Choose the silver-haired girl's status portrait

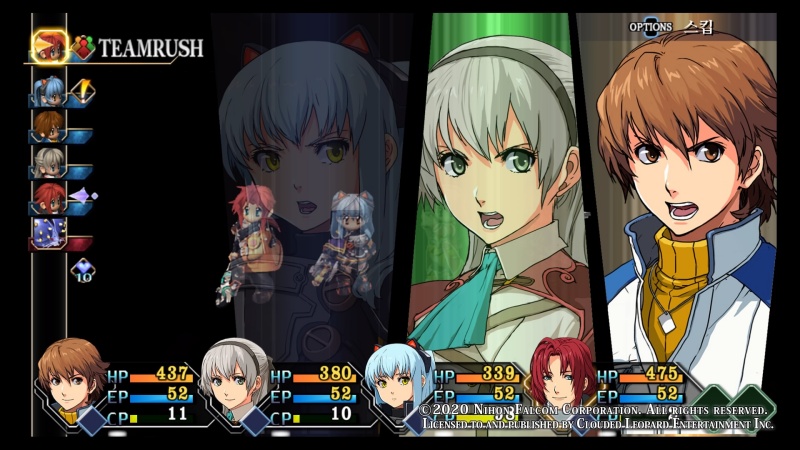tap(236, 380)
